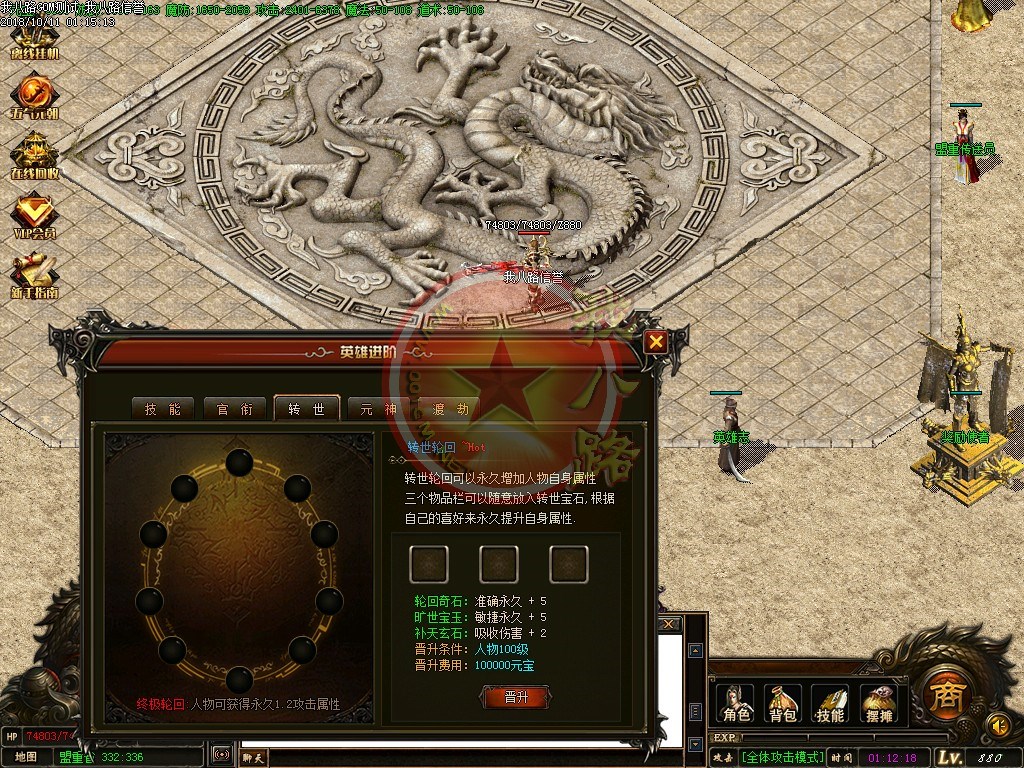1024x768 pixels.
Task: Open the 离线挂机 offline idle icon
Action: click(34, 40)
